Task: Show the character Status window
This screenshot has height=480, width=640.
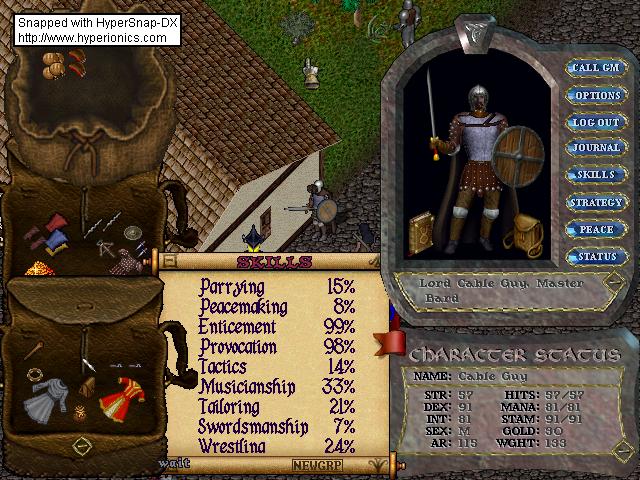Action: pos(596,256)
